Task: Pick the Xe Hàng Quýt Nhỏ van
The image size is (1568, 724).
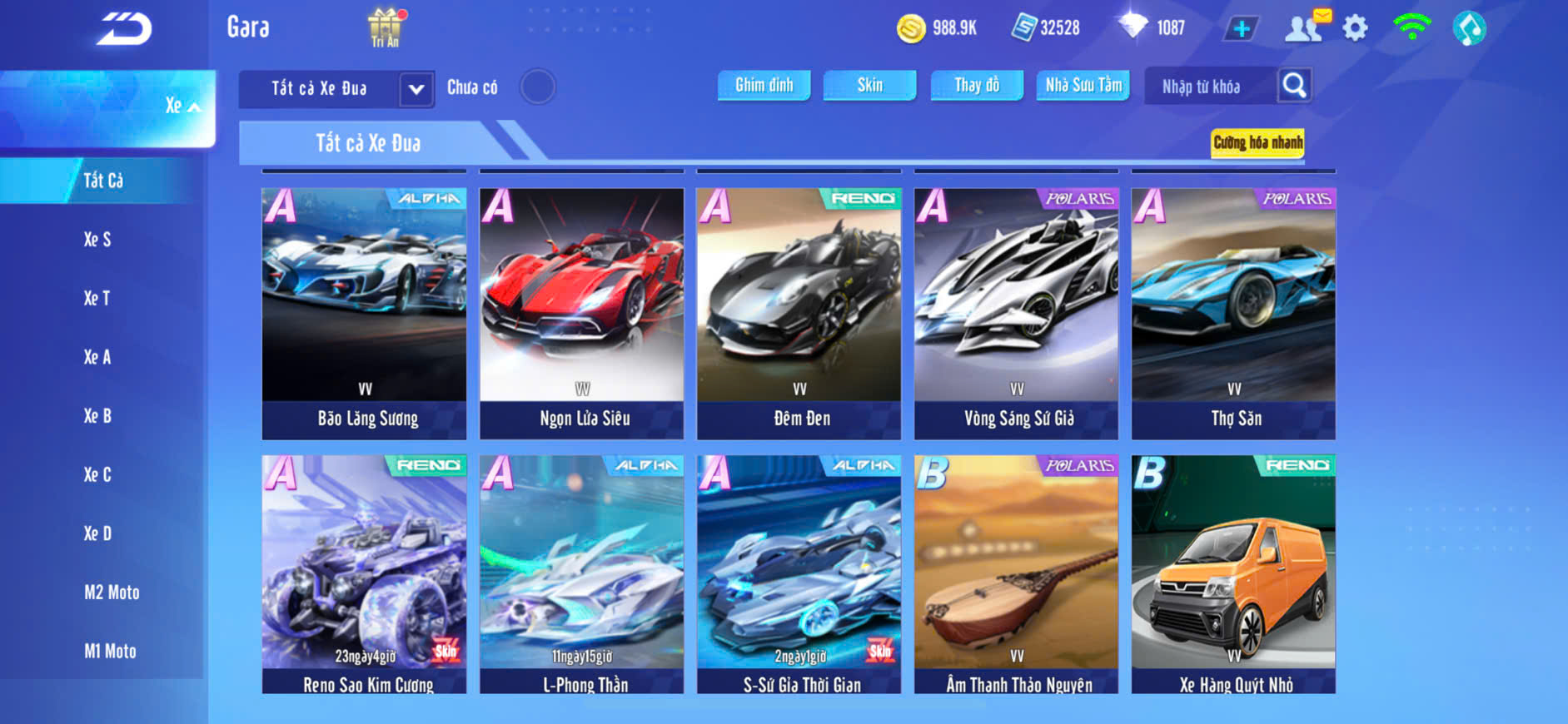Action: (1233, 574)
